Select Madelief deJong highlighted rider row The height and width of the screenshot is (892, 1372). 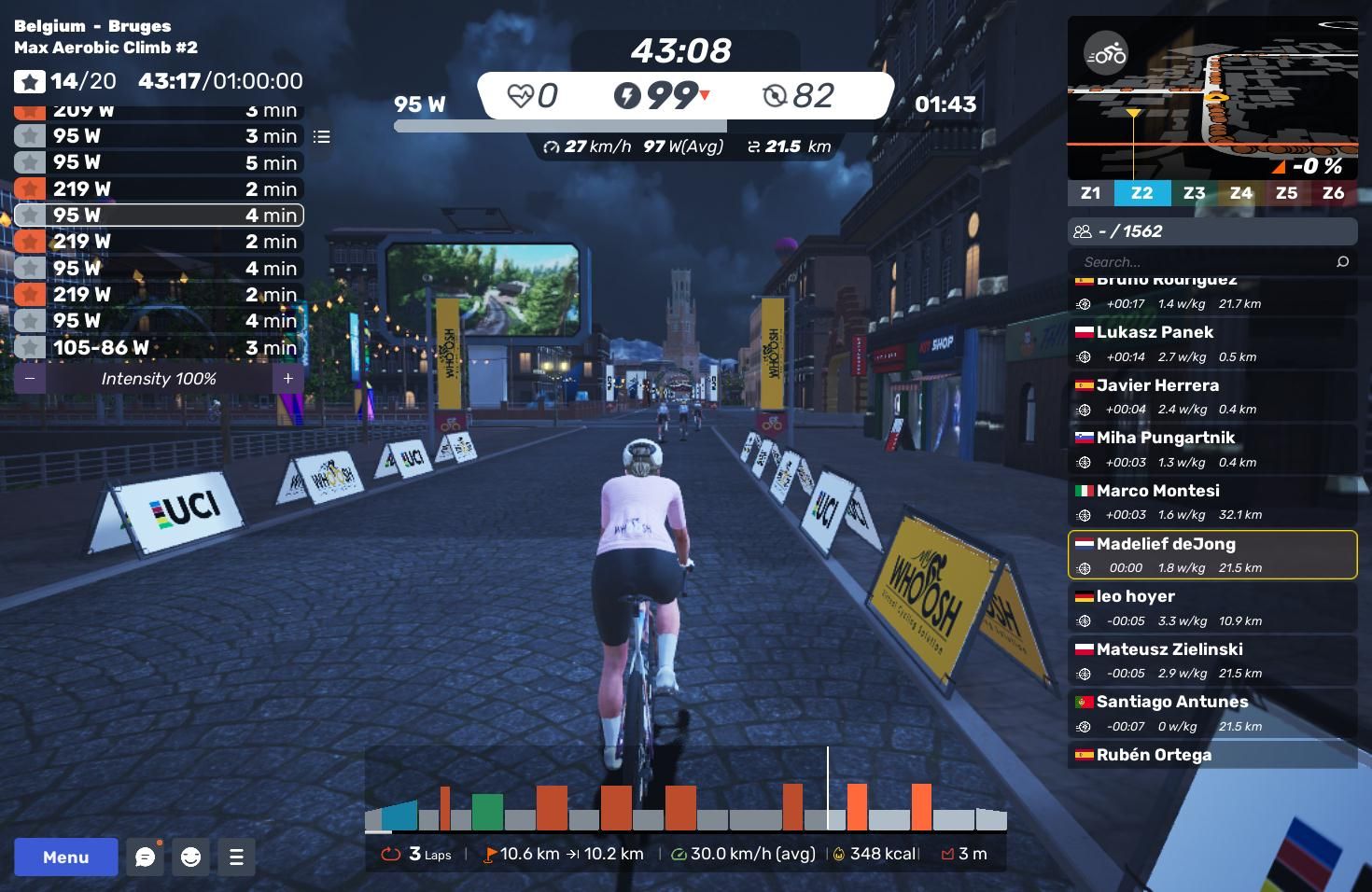point(1211,555)
